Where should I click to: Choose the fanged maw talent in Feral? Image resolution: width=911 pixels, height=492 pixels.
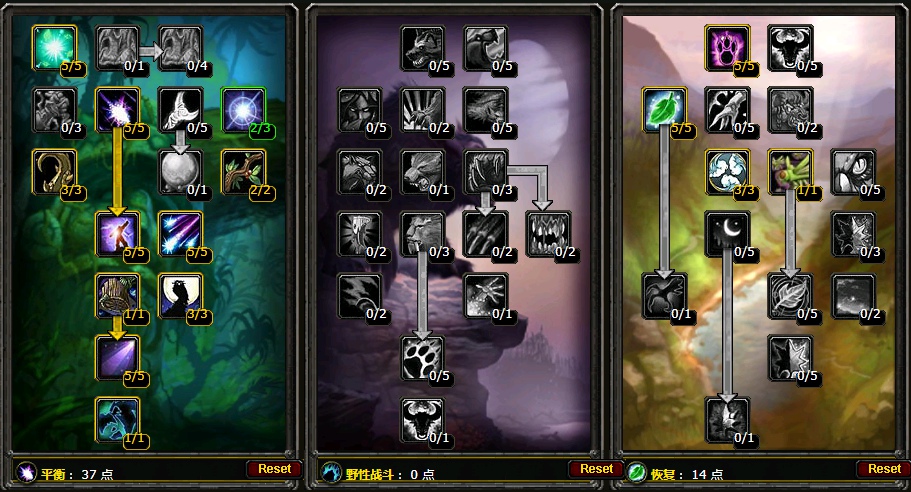click(548, 233)
